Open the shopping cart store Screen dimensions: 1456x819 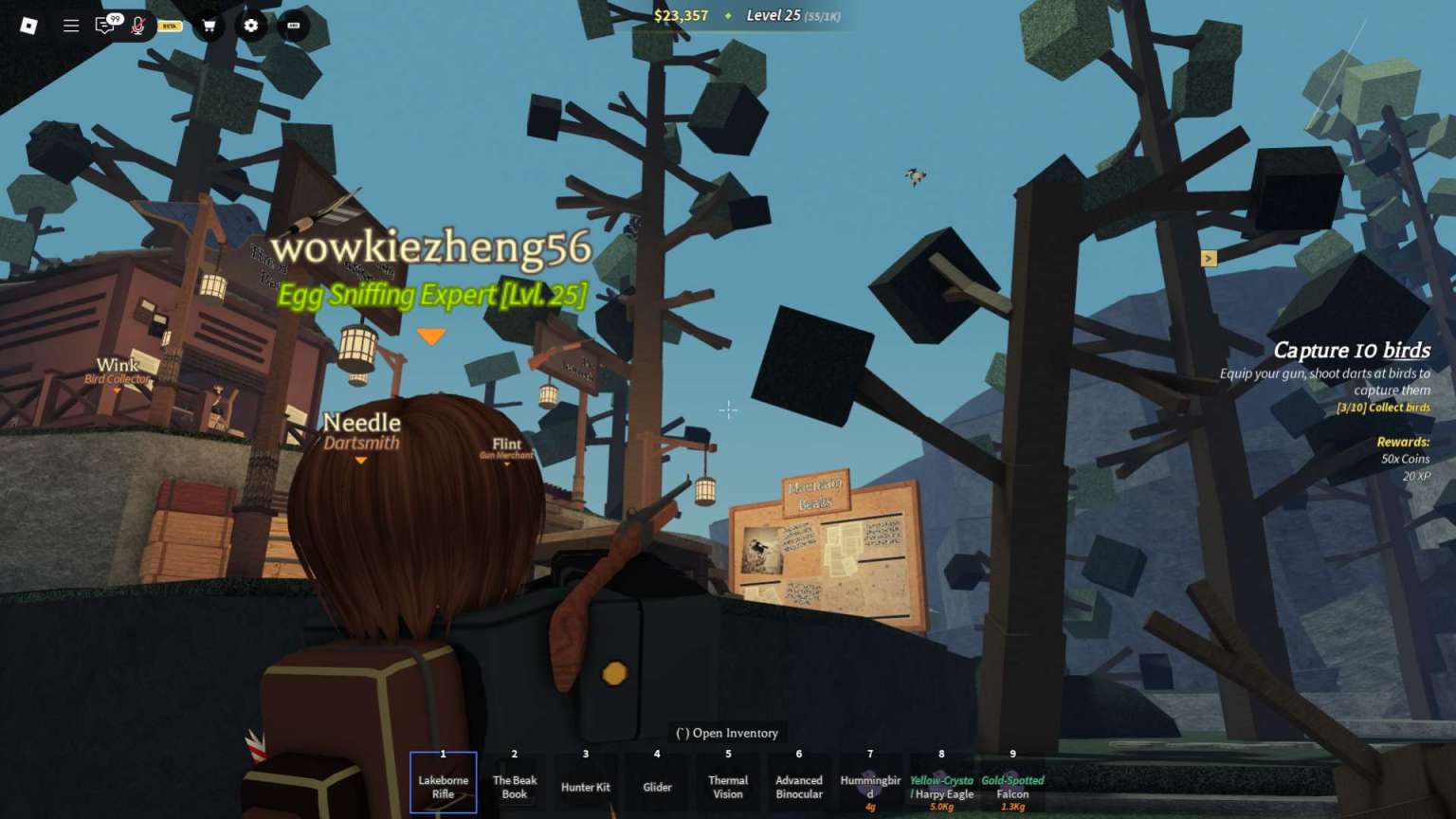(209, 26)
